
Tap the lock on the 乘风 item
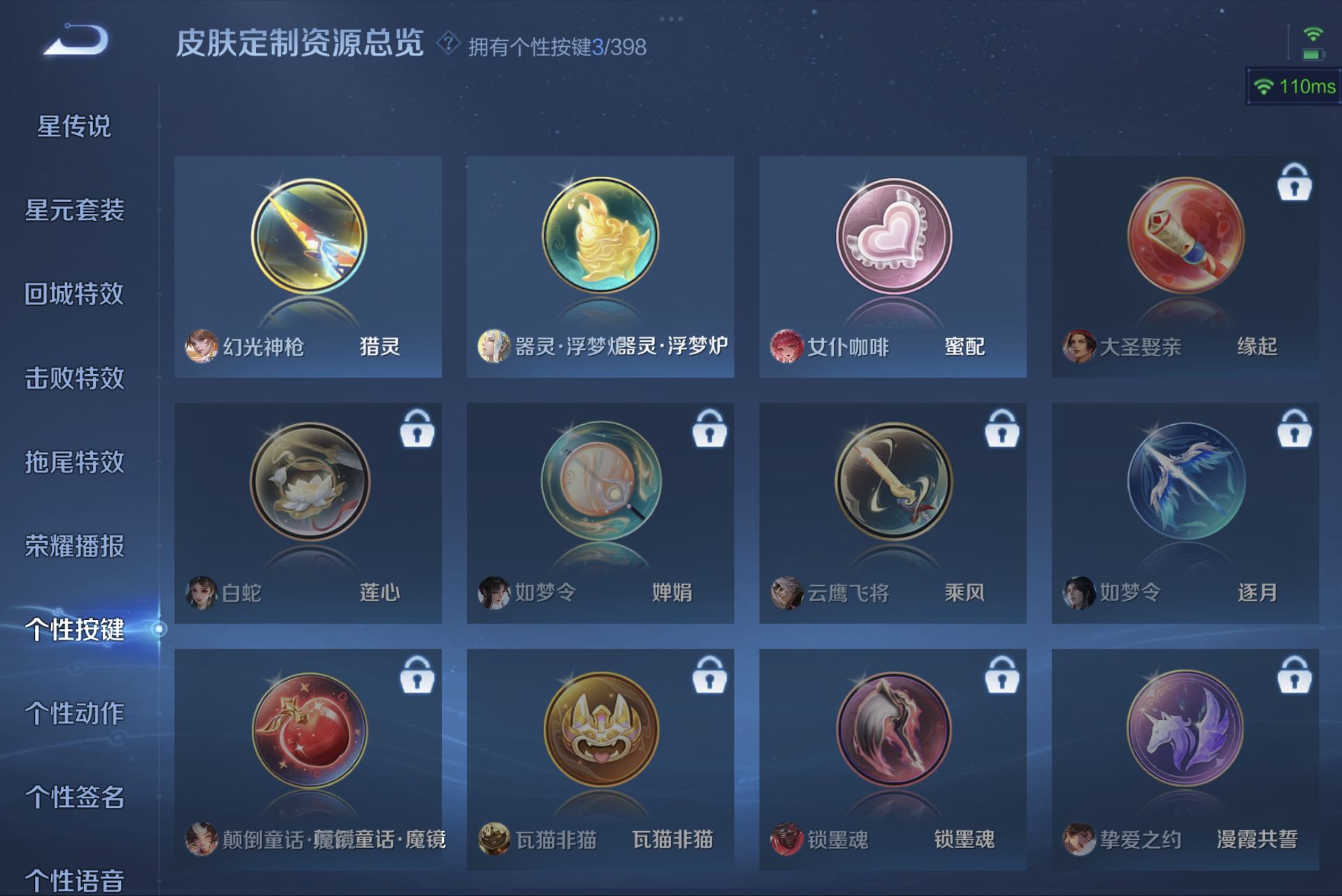point(1002,431)
